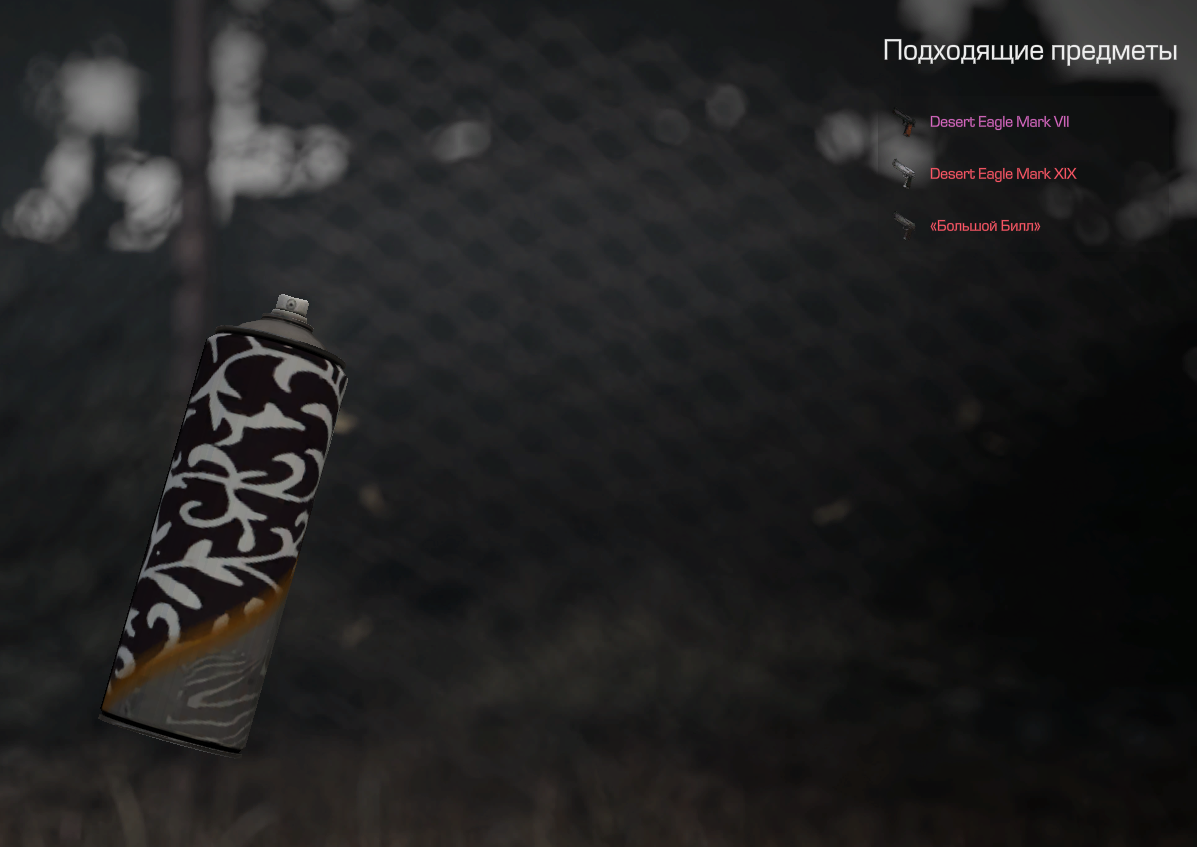1197x847 pixels.
Task: Click the Desert Eagle Mark XIX pistol icon
Action: click(905, 173)
